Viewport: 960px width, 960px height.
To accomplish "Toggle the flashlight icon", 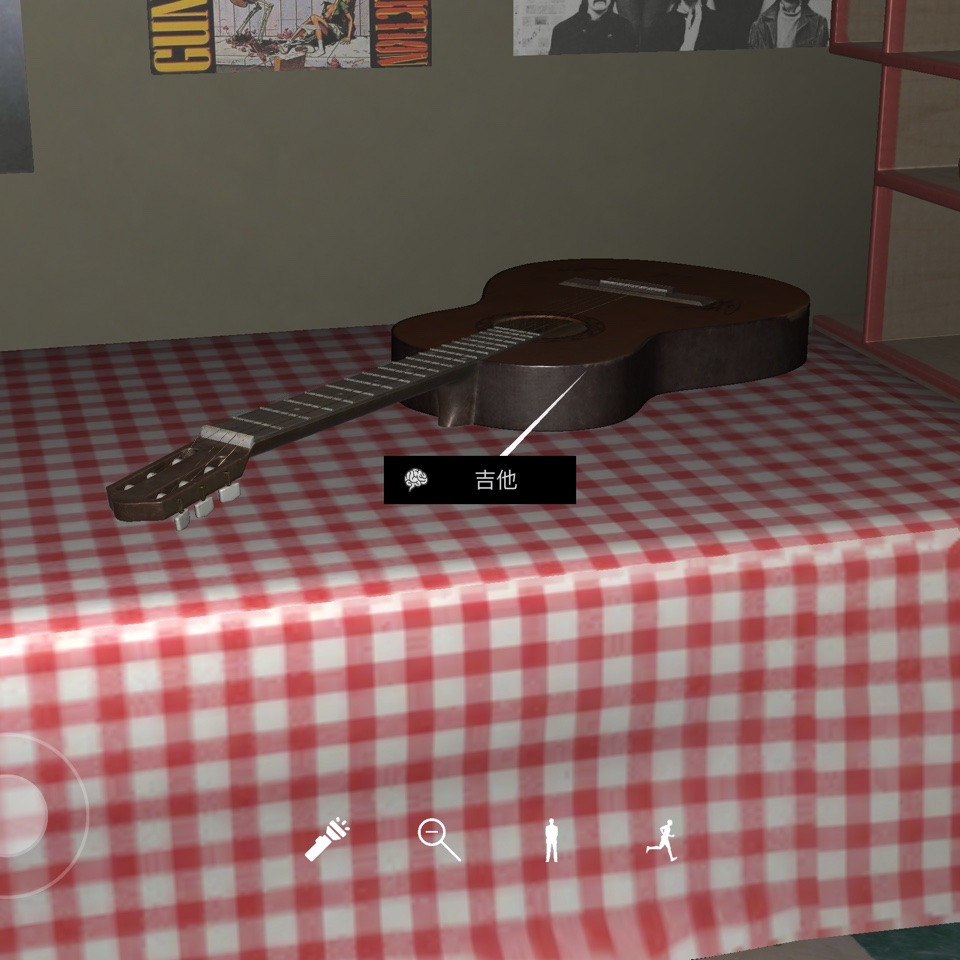I will click(327, 840).
